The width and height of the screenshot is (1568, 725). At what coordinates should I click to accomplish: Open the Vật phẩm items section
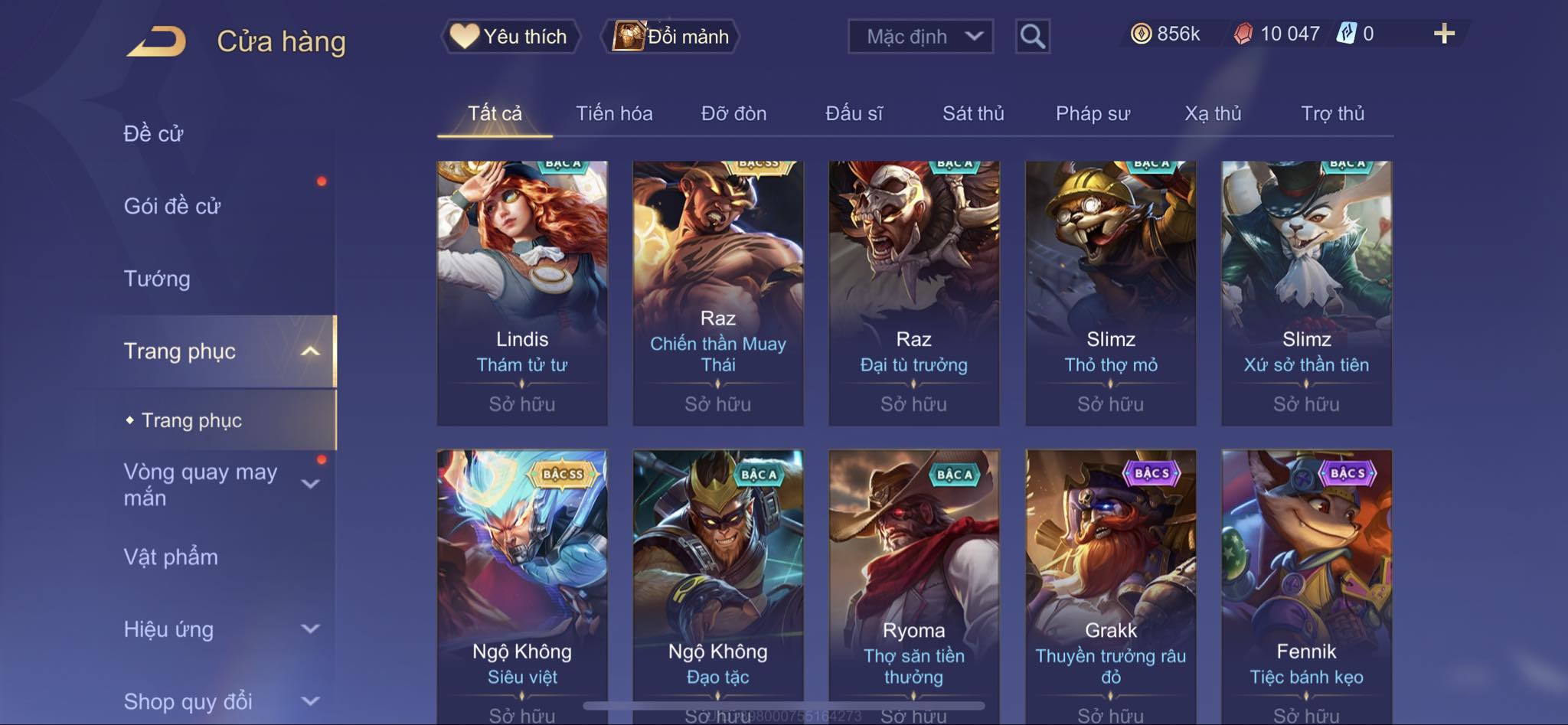pyautogui.click(x=171, y=557)
